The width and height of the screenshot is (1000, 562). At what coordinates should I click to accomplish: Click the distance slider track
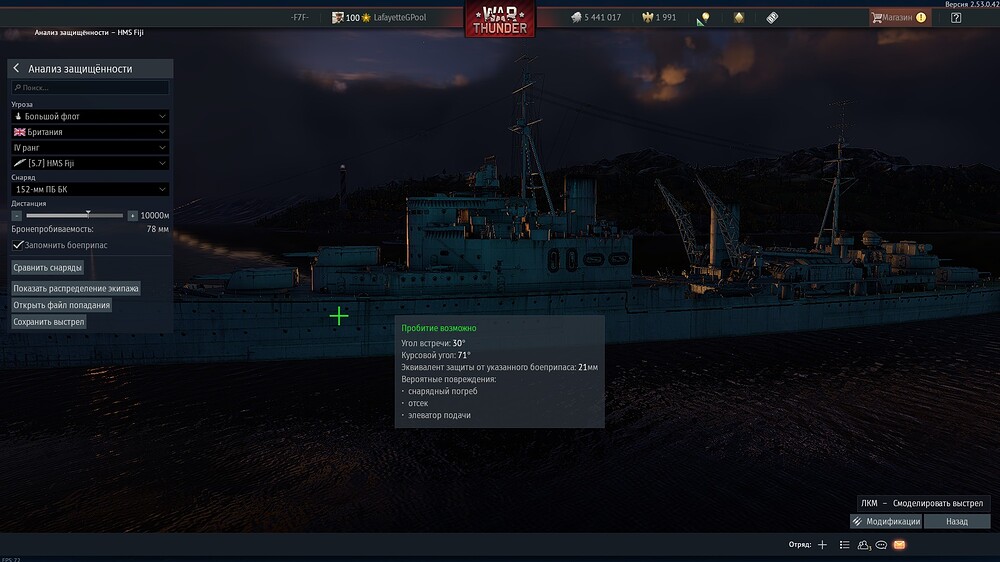pyautogui.click(x=75, y=215)
